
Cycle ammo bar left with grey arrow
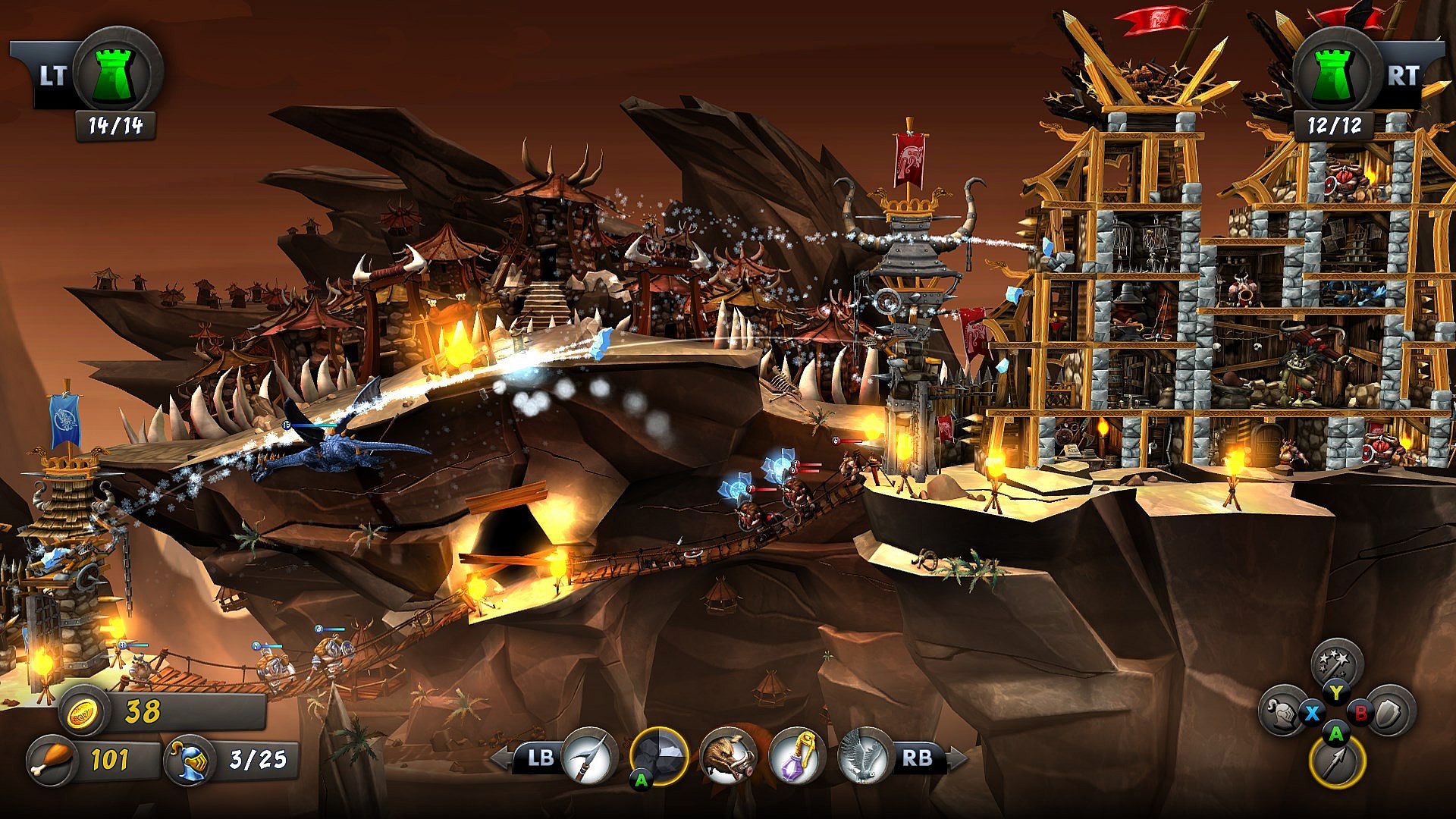pyautogui.click(x=500, y=758)
